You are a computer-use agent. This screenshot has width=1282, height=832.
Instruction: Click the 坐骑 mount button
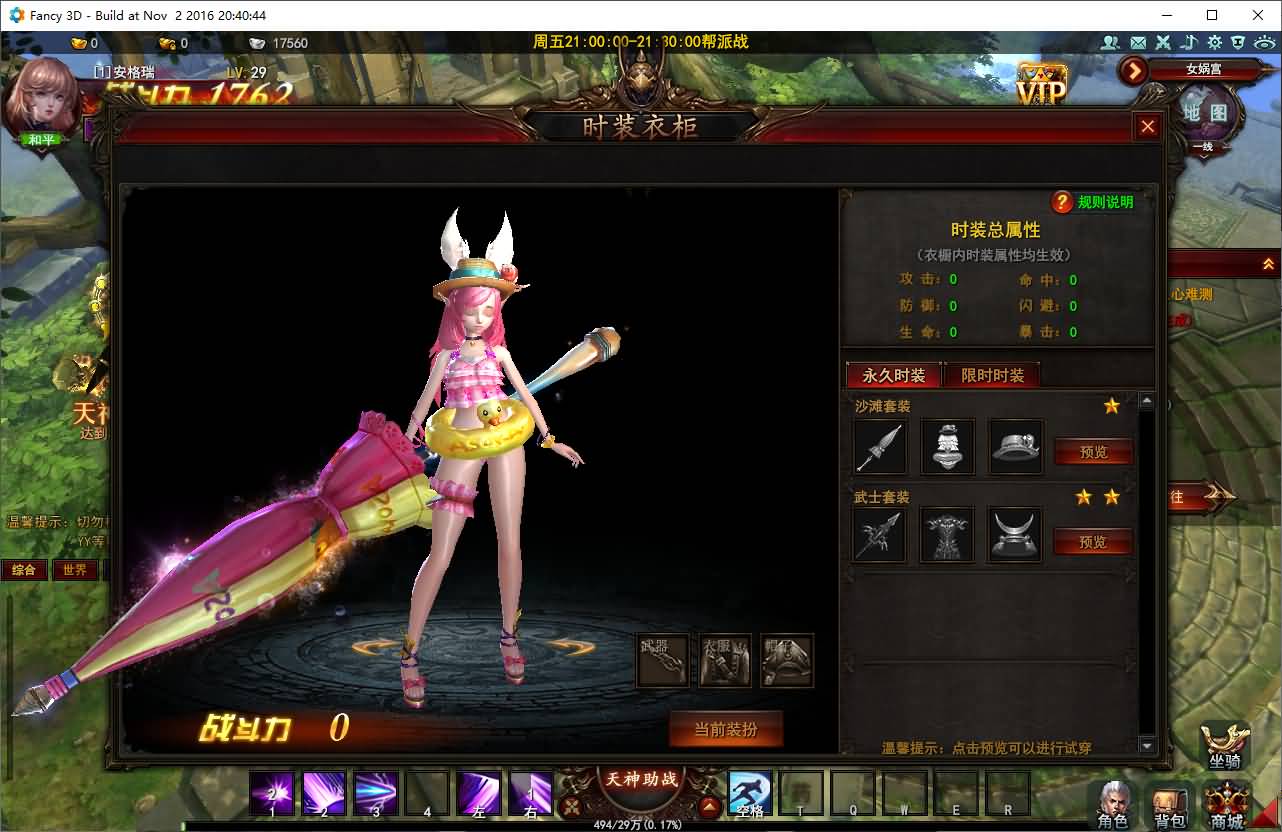pos(1225,745)
